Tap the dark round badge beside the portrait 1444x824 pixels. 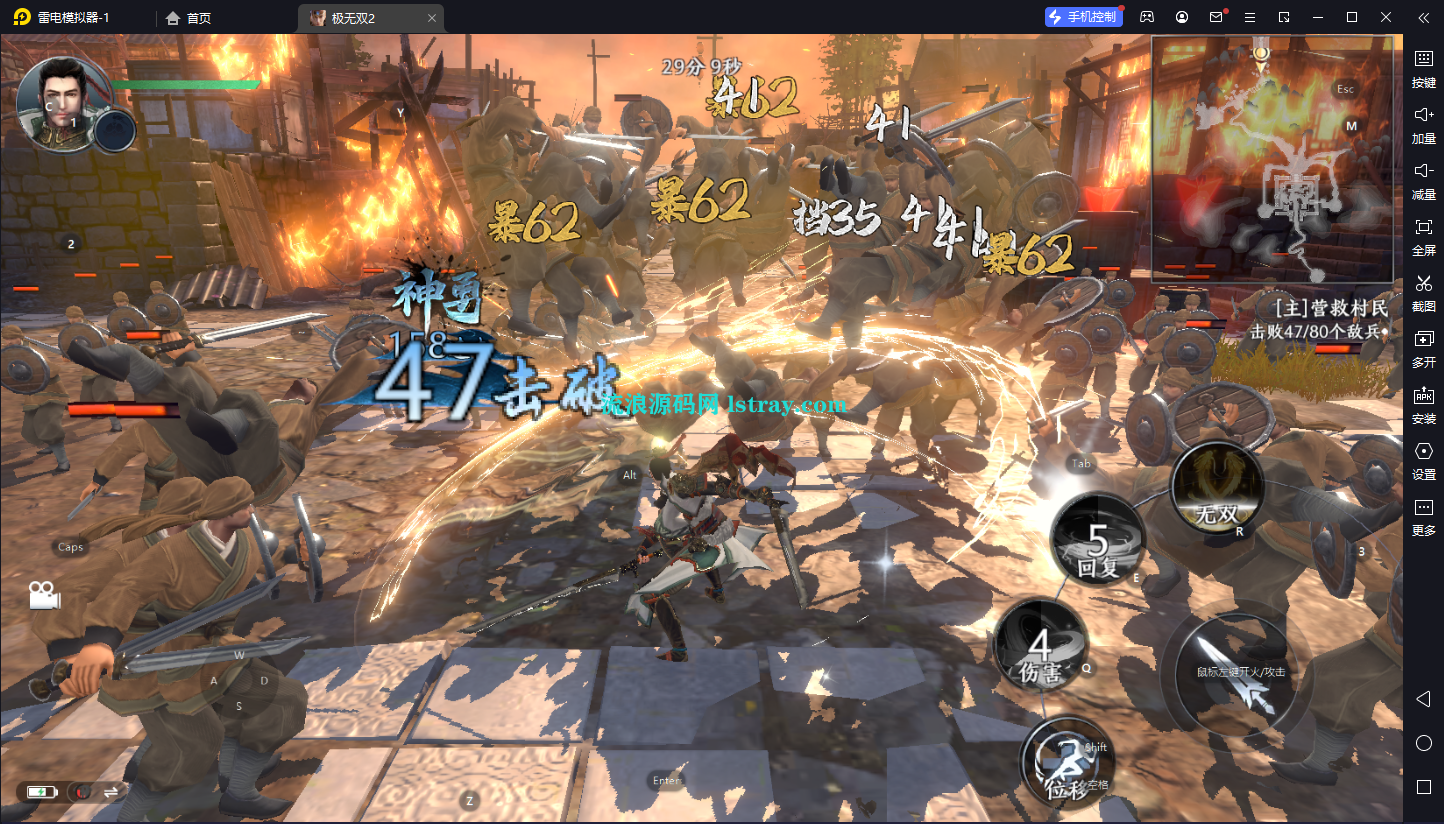[x=115, y=130]
